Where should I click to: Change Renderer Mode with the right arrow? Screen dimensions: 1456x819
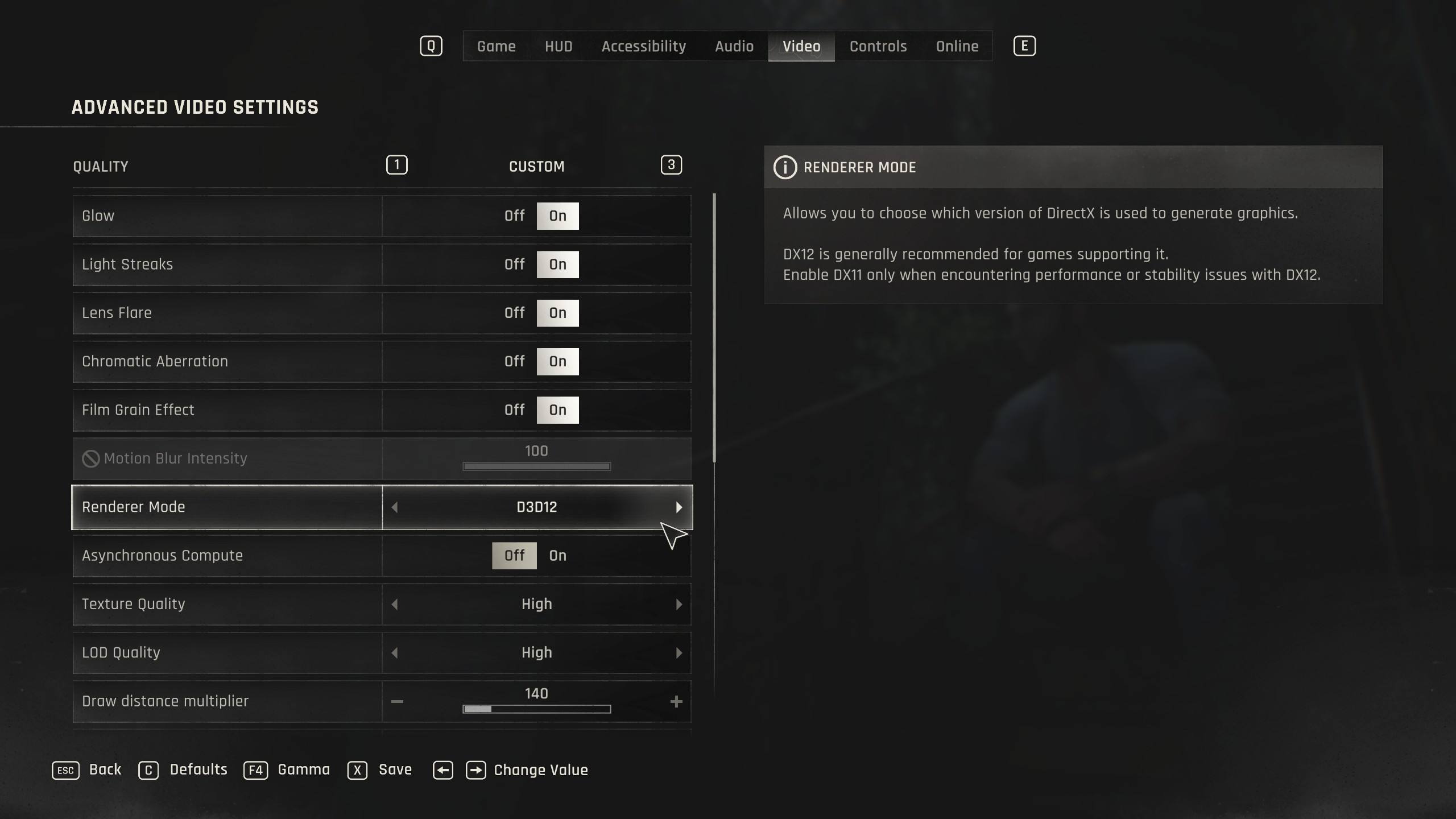click(x=679, y=507)
